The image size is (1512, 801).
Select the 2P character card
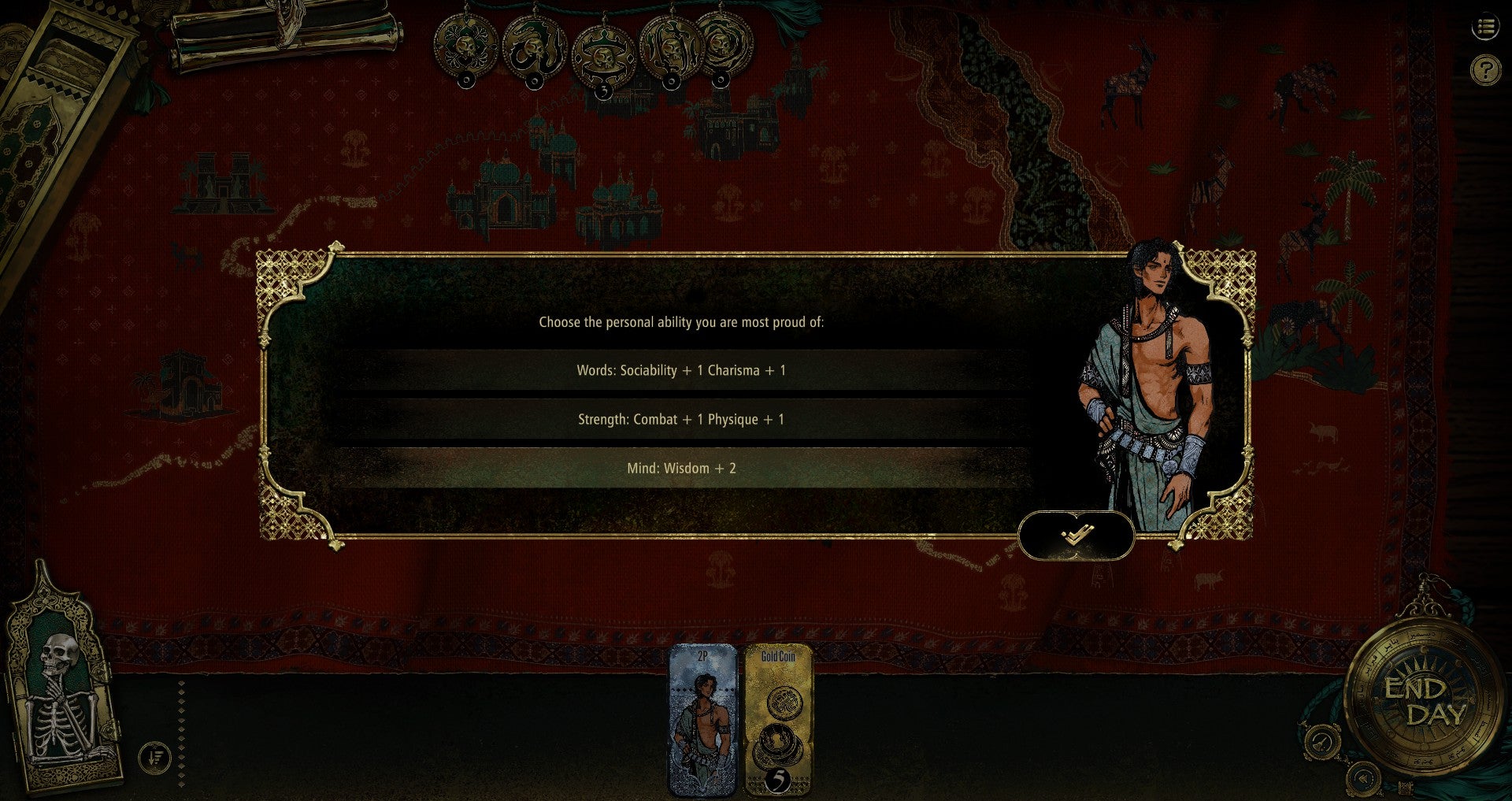tap(702, 721)
